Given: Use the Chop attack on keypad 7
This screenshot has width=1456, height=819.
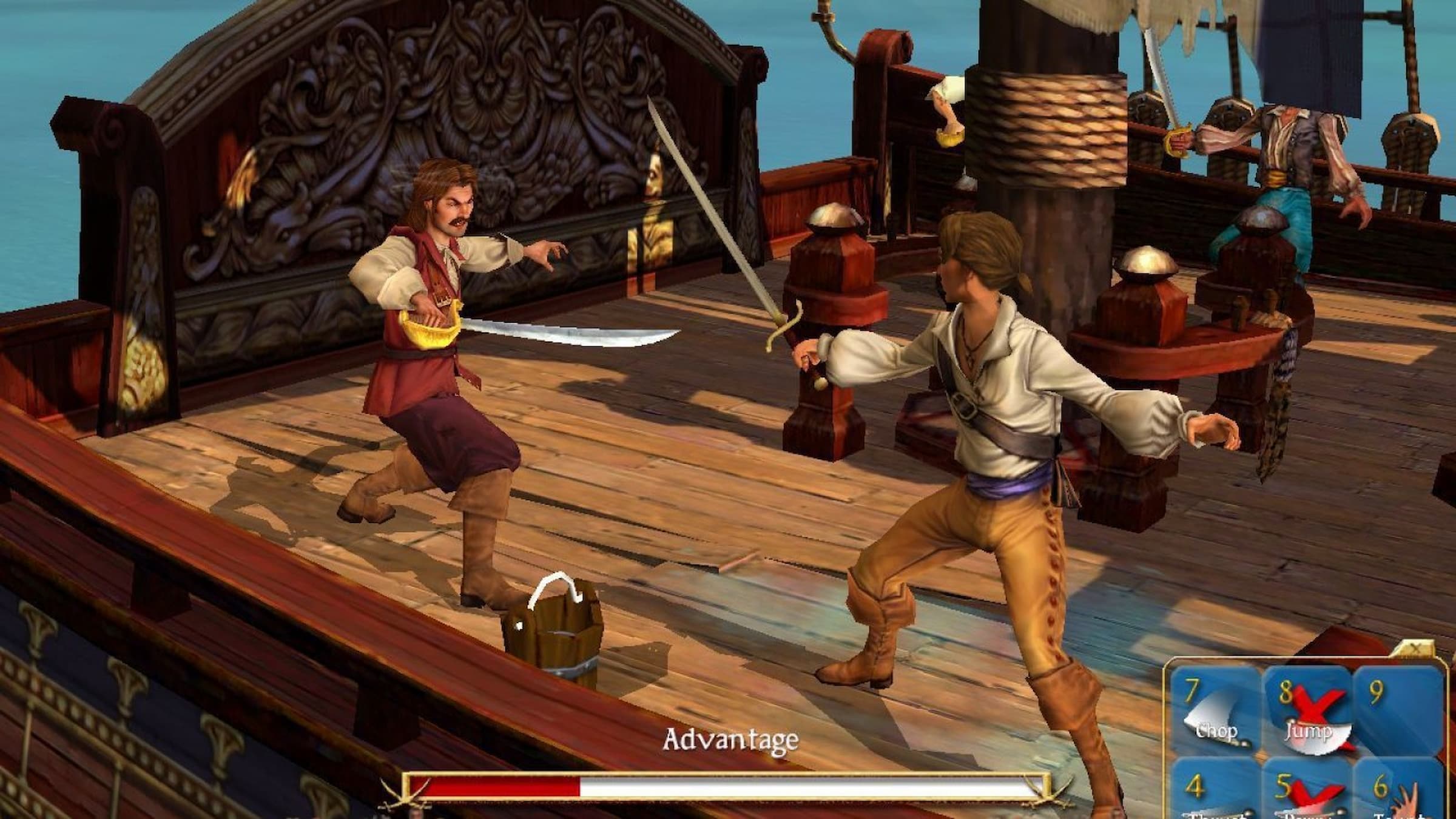Looking at the screenshot, I should 1215,710.
